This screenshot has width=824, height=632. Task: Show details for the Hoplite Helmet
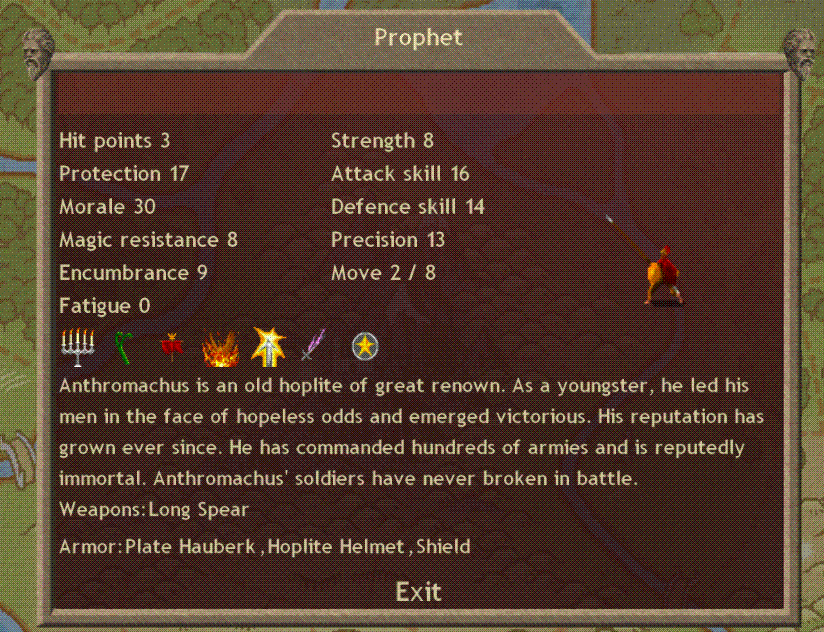pyautogui.click(x=343, y=546)
